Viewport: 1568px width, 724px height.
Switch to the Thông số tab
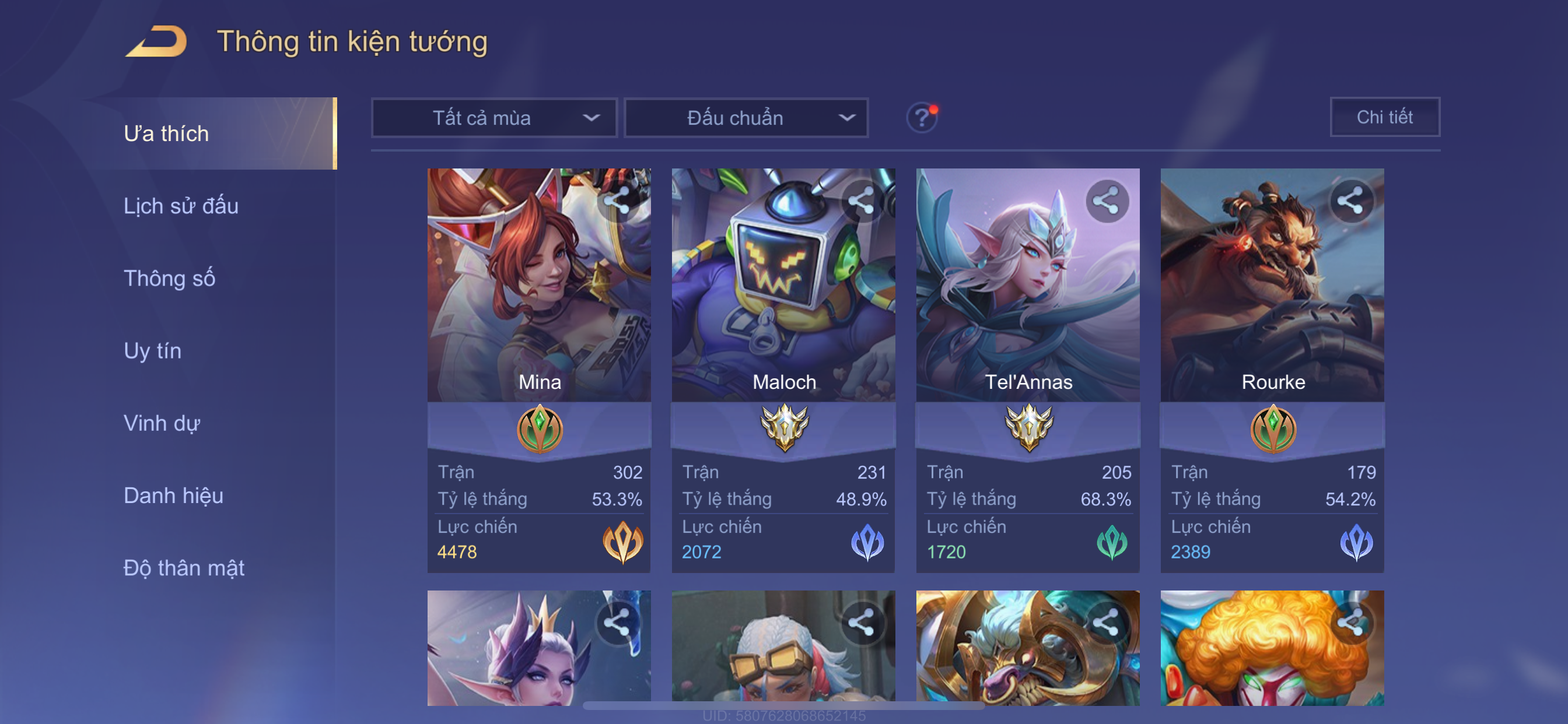point(169,279)
